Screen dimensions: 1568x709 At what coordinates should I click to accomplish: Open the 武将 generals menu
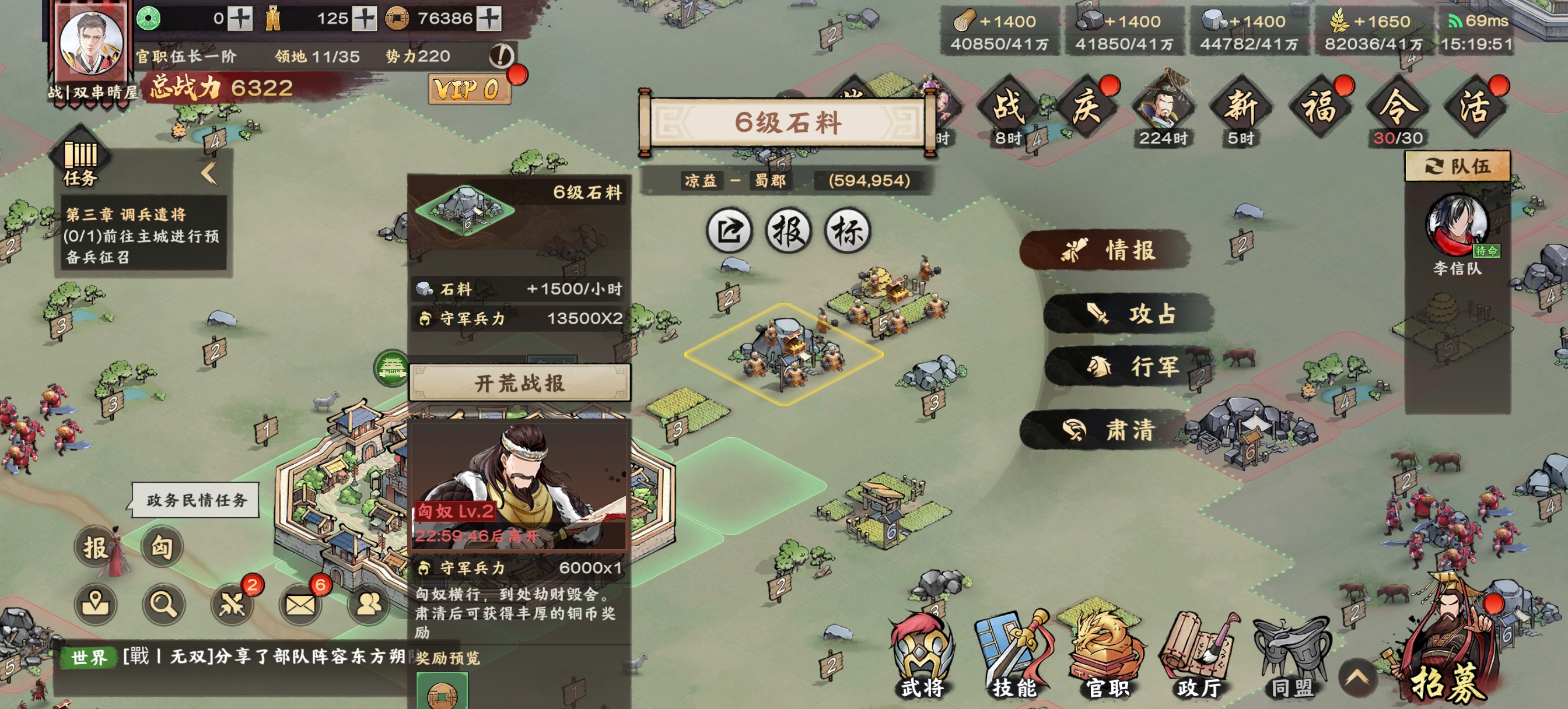(922, 657)
